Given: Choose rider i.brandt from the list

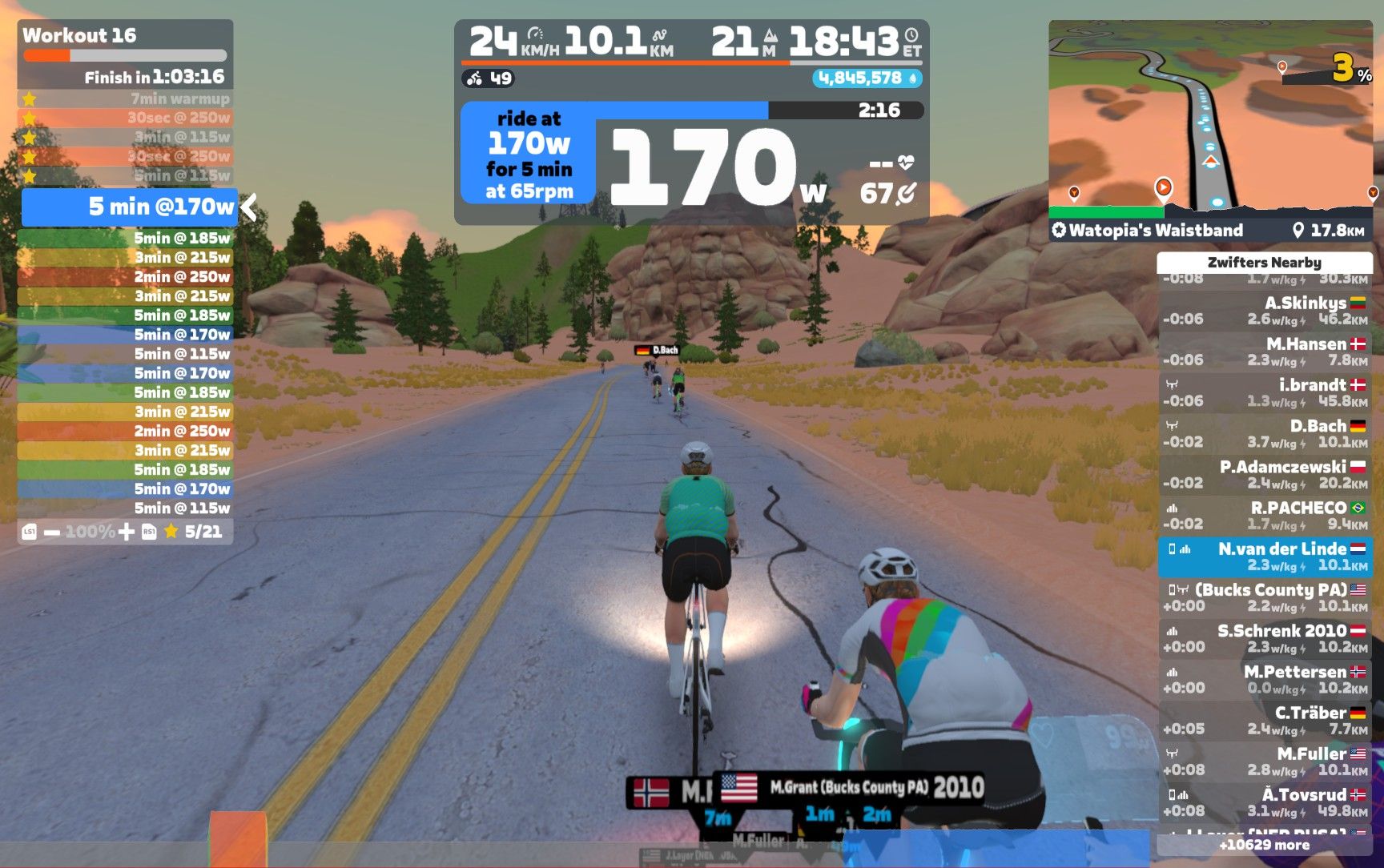Looking at the screenshot, I should point(1265,392).
